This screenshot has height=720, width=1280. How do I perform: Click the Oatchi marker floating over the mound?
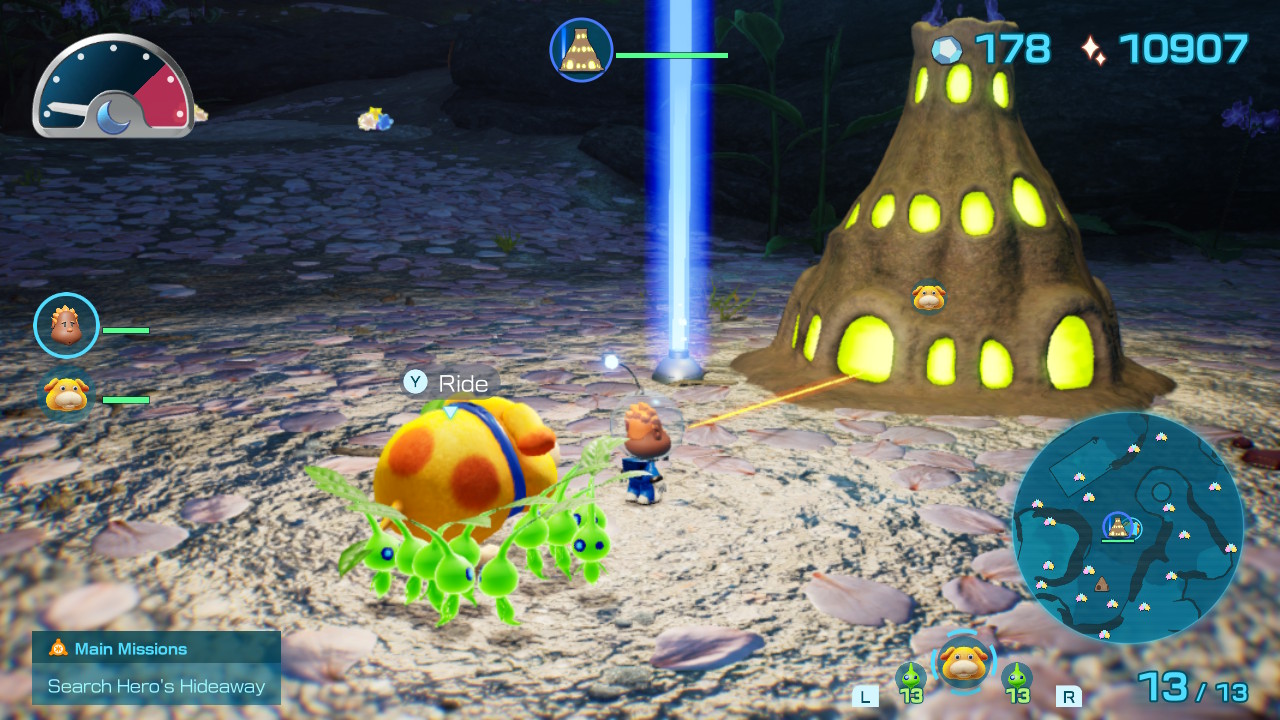929,296
